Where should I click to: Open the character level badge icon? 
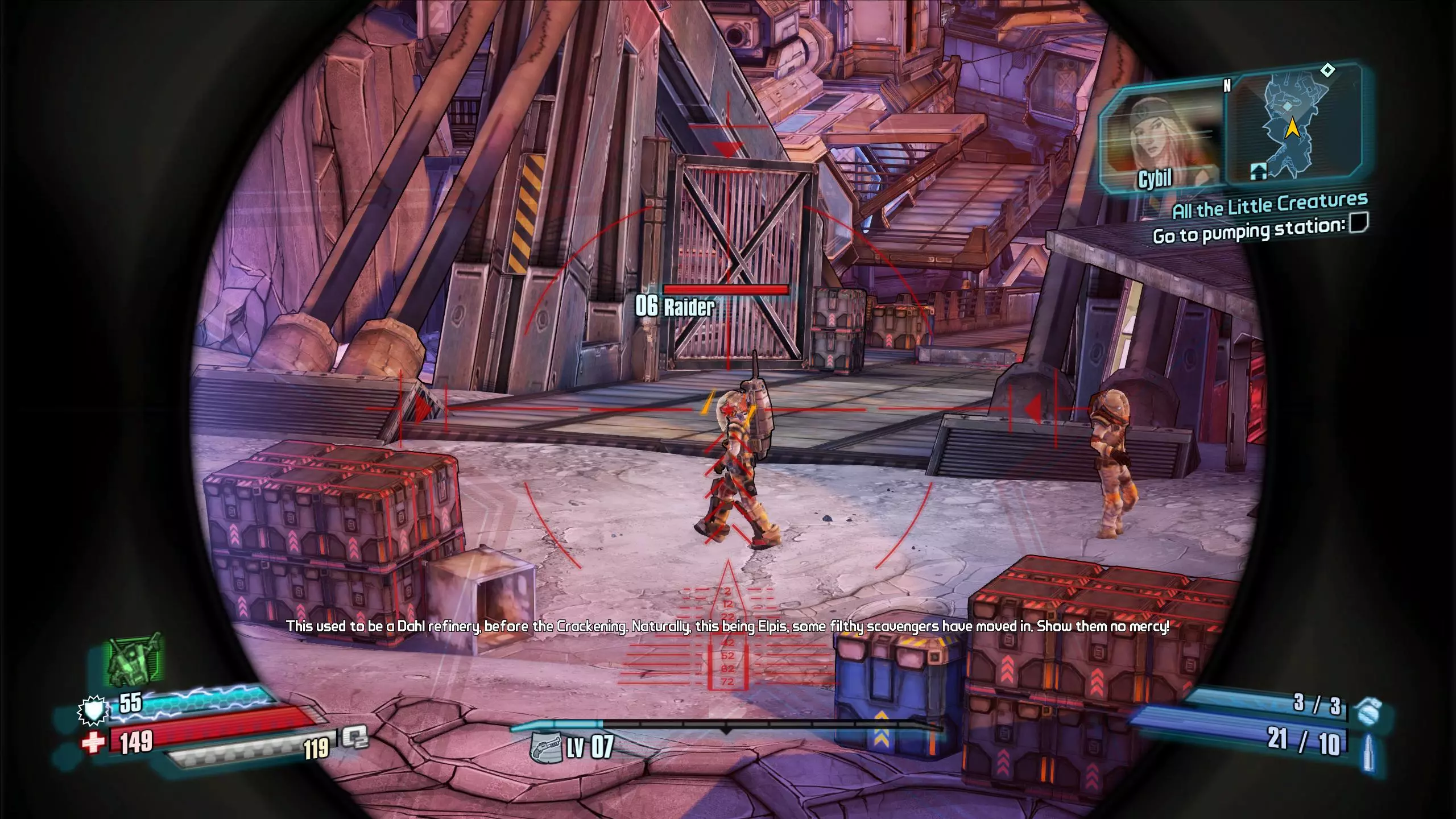tap(545, 746)
